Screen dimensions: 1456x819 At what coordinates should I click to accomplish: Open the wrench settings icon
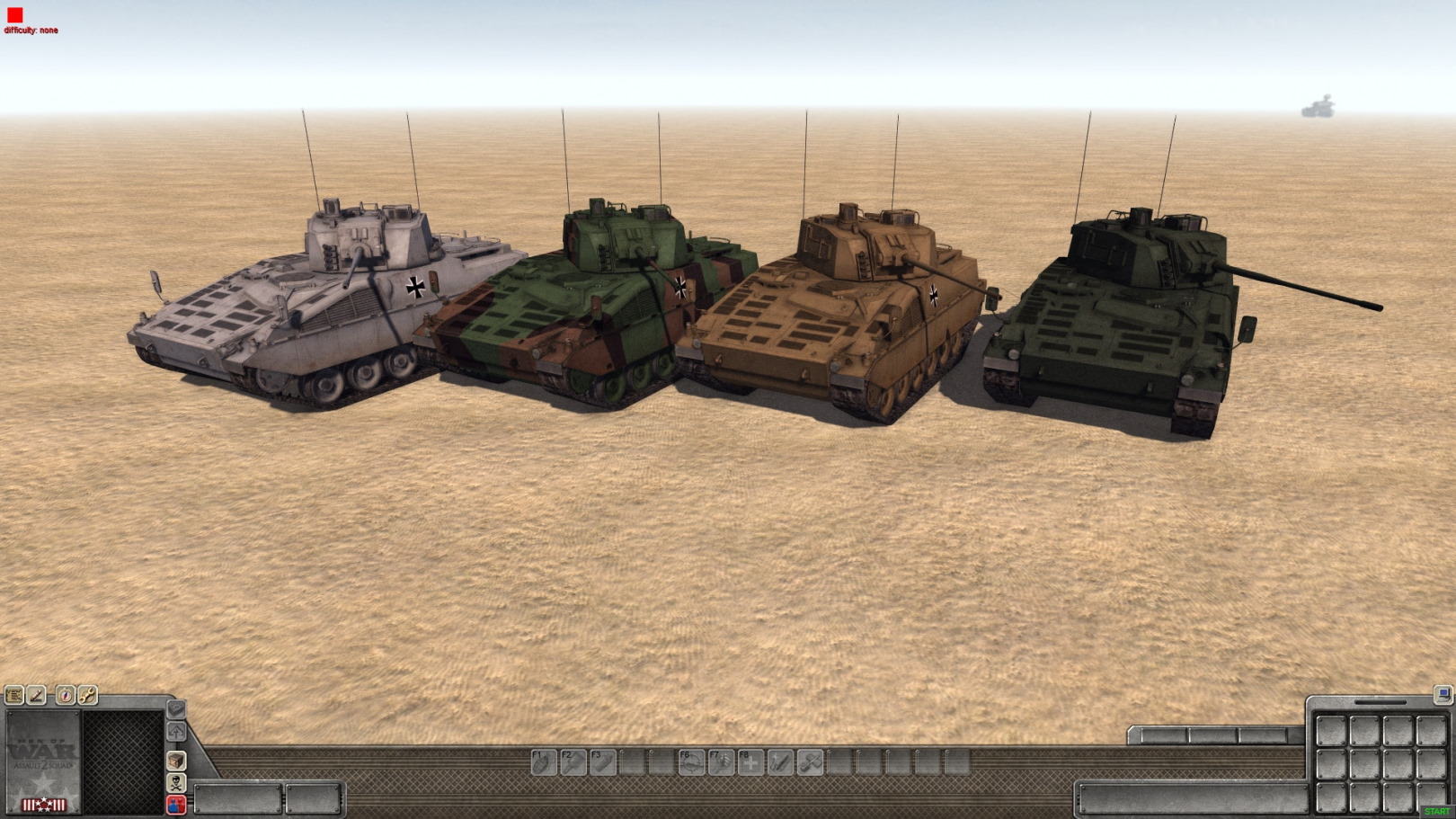click(88, 695)
